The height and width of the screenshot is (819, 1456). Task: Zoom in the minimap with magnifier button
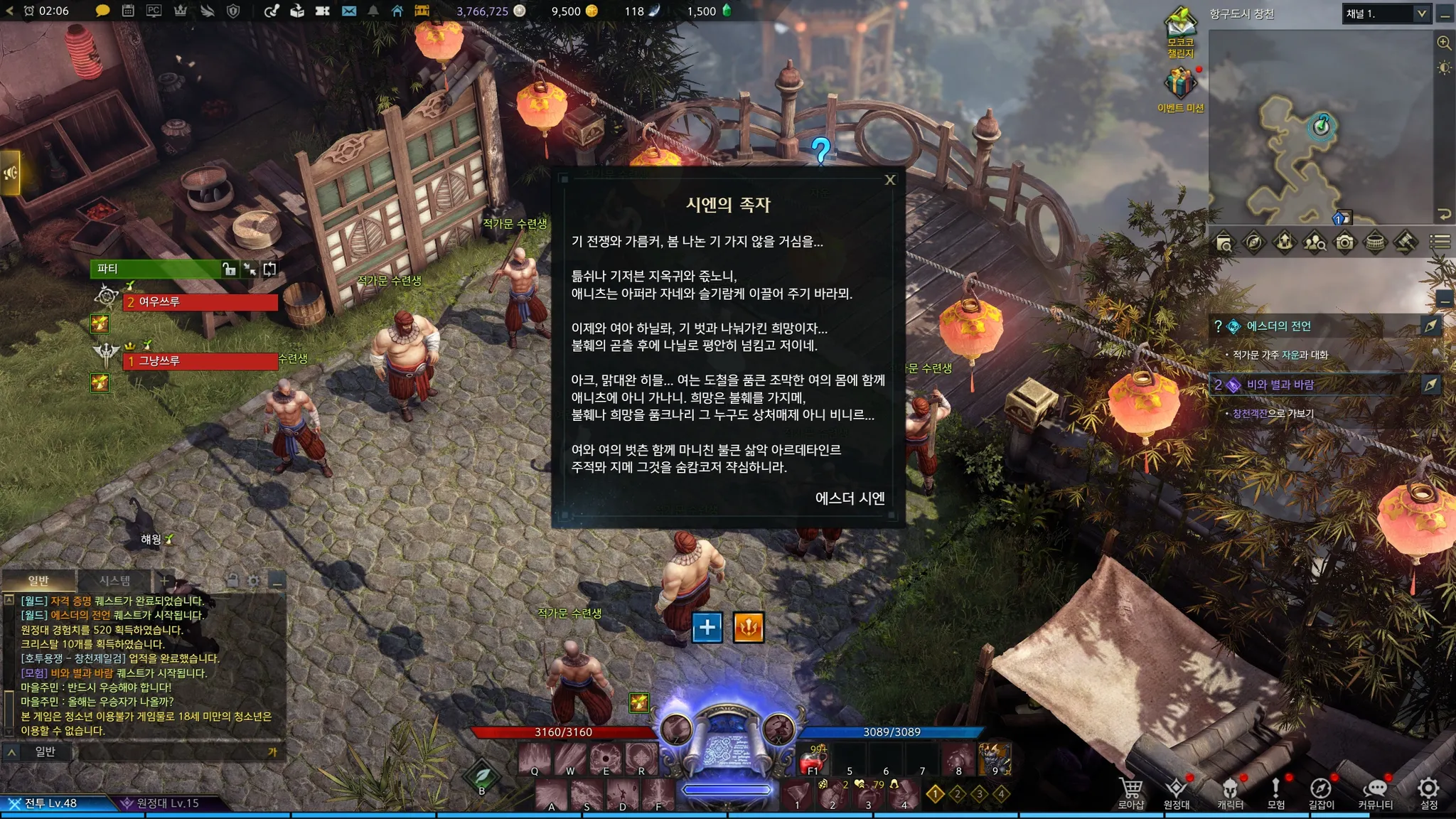[x=1444, y=43]
